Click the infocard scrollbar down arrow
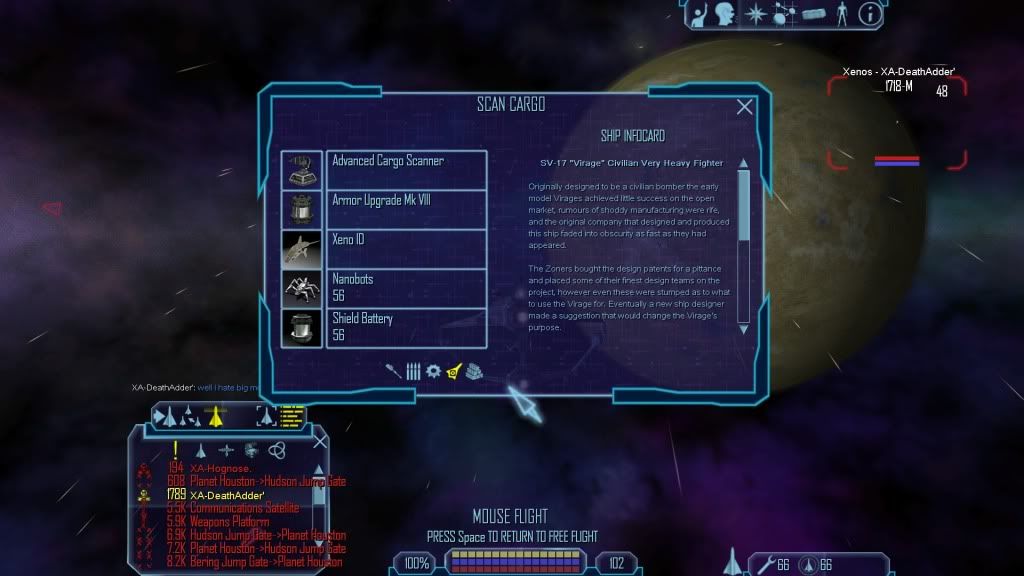This screenshot has height=576, width=1024. click(743, 328)
